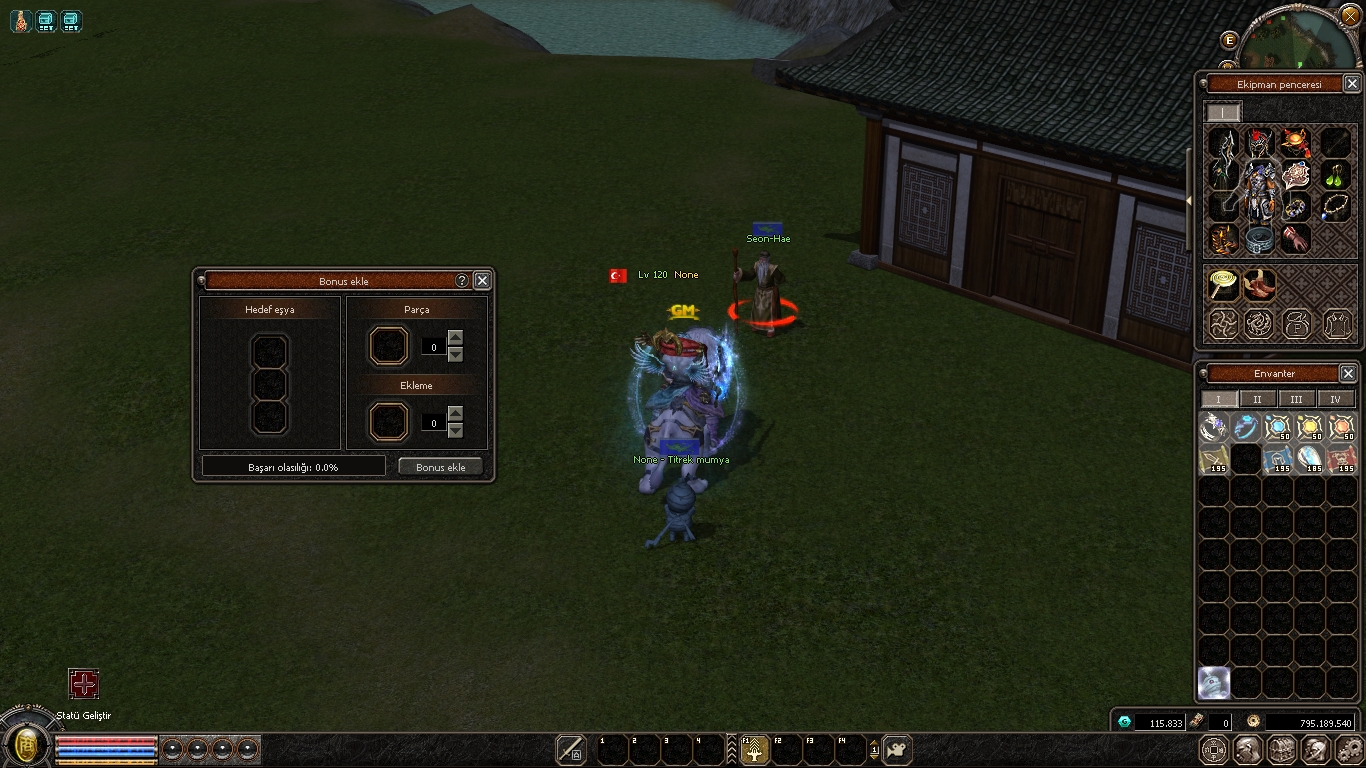This screenshot has width=1366, height=768.
Task: Toggle the camera mode button
Action: click(x=897, y=749)
